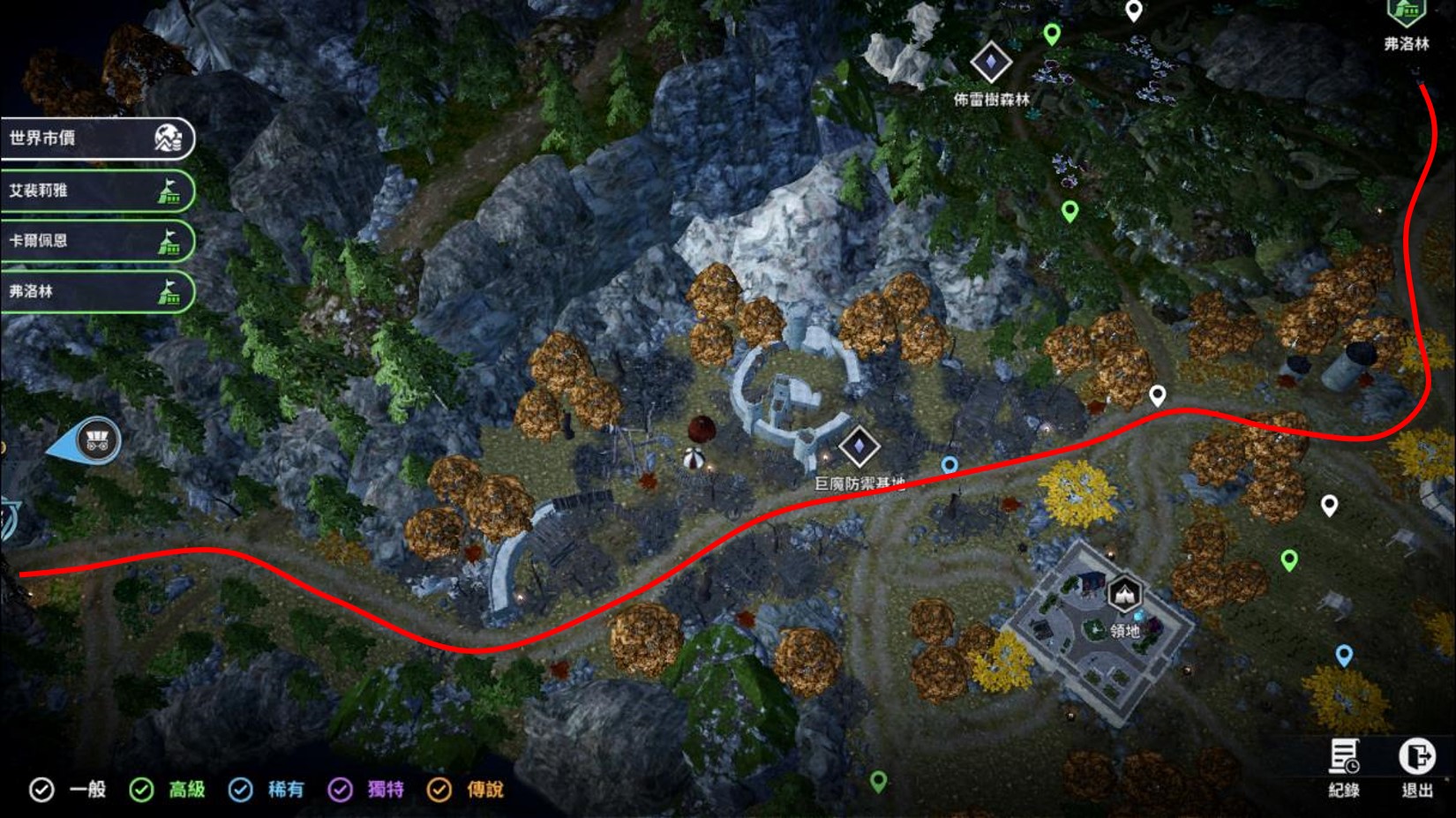Image resolution: width=1456 pixels, height=818 pixels.
Task: Choose the 卡爾佩恩 town entry
Action: pyautogui.click(x=95, y=241)
